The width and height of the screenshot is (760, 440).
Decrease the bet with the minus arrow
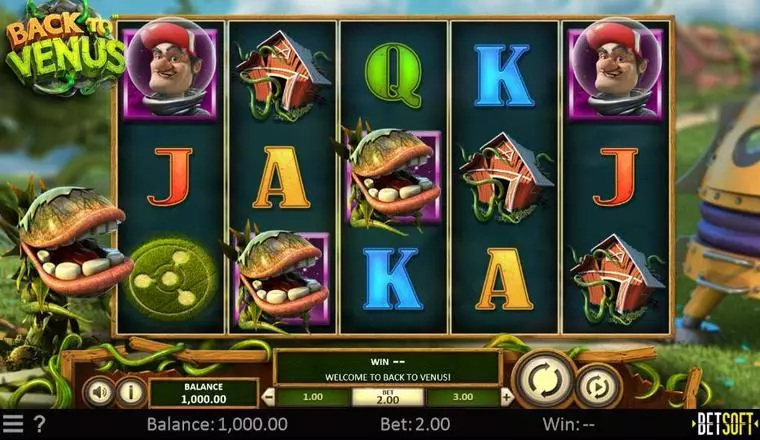(267, 396)
